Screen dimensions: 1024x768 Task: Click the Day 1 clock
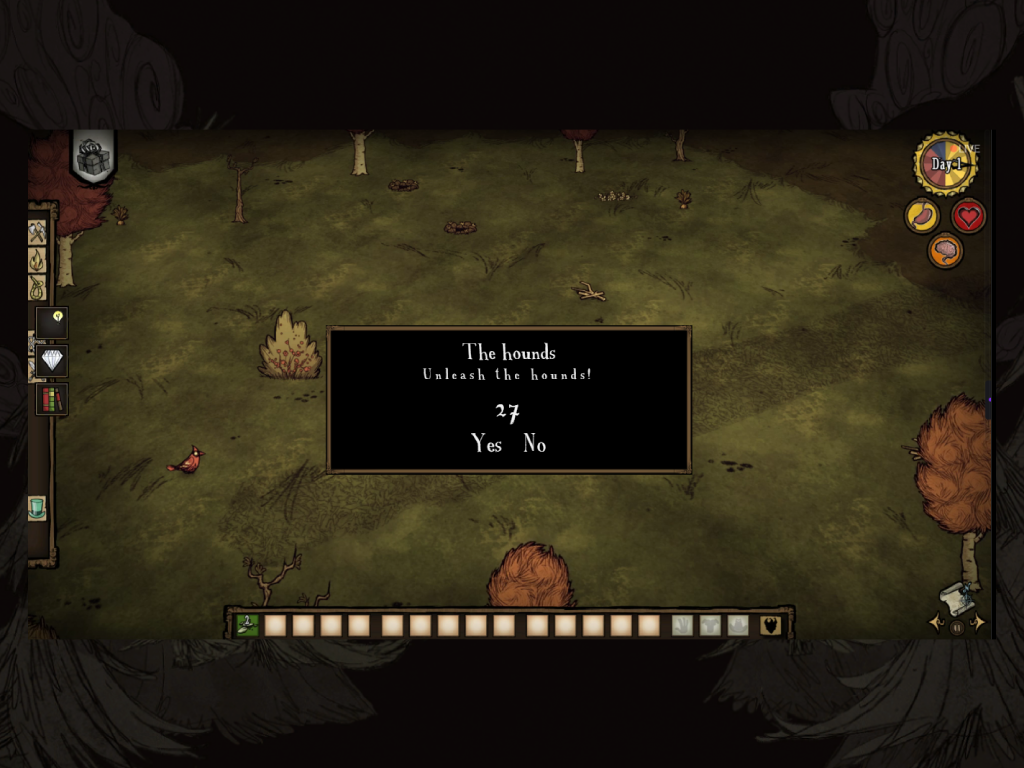click(945, 165)
